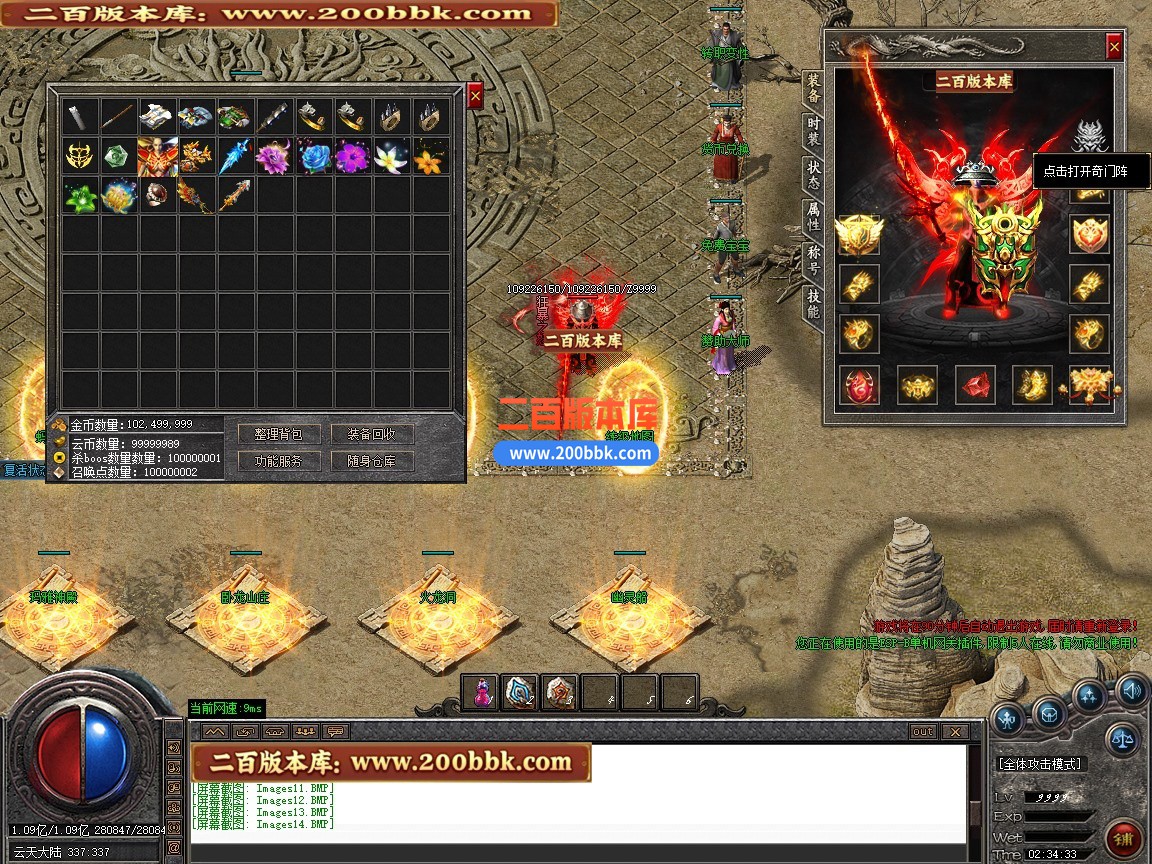Open the 属性 attributes tab
This screenshot has height=864, width=1152.
point(813,217)
